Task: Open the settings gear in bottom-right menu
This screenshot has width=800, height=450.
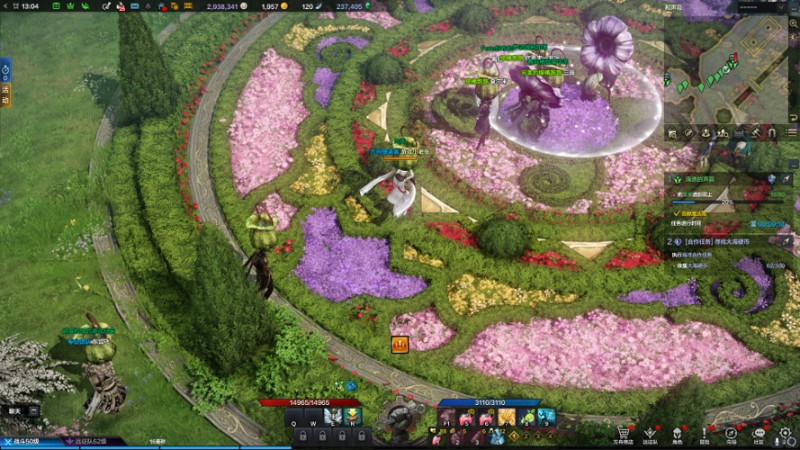Action: [785, 432]
